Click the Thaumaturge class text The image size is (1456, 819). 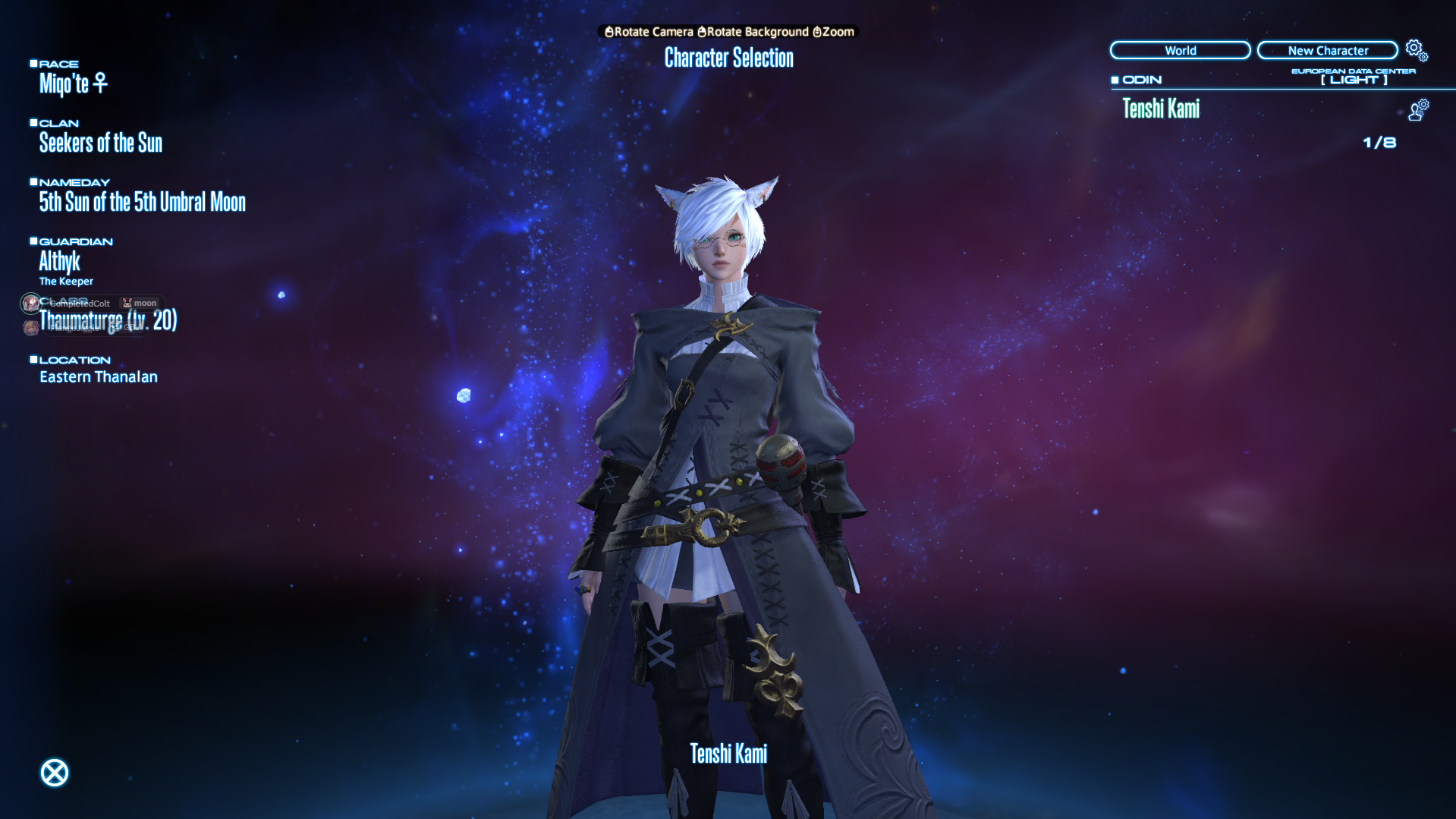pyautogui.click(x=108, y=320)
